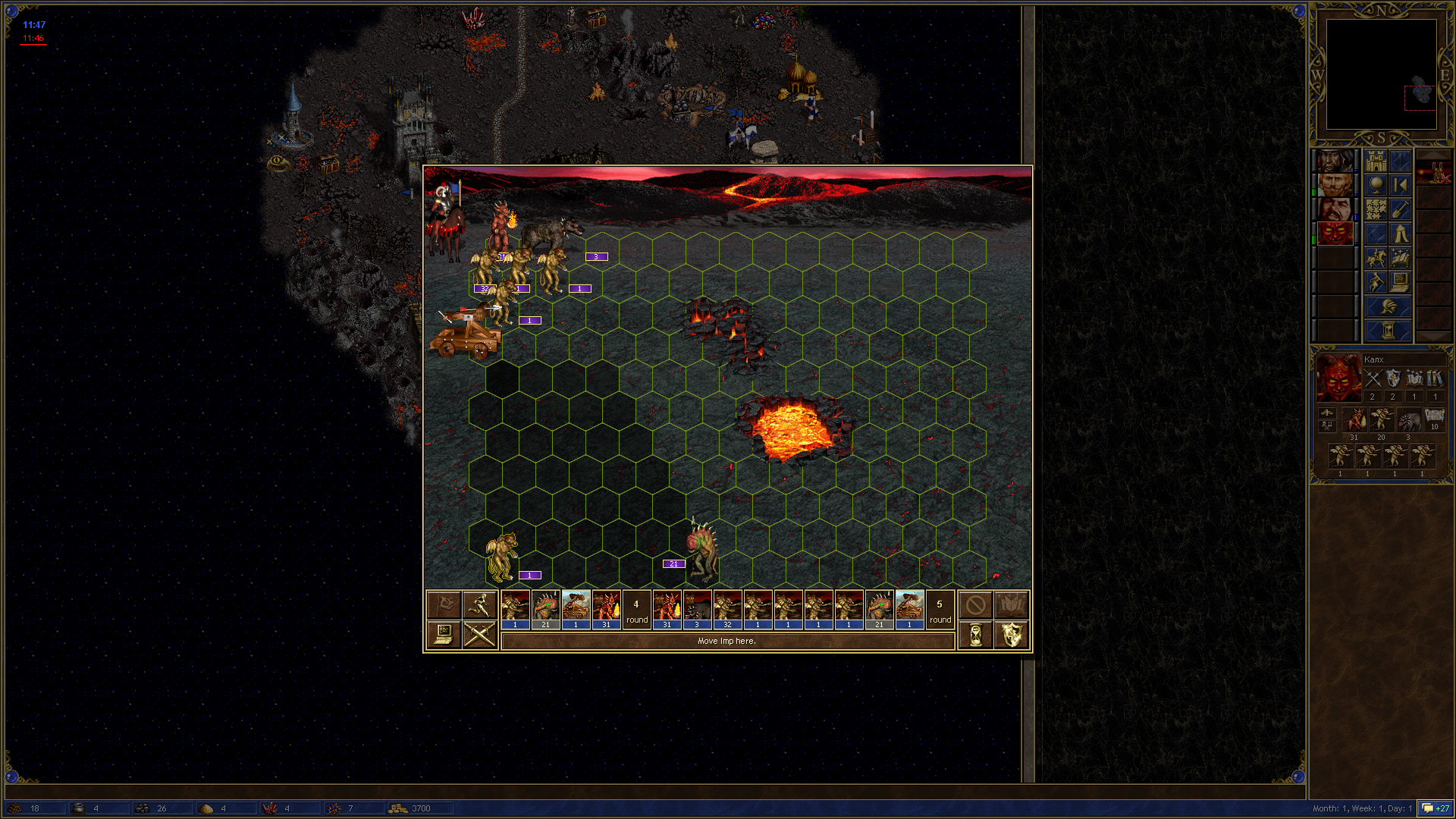Select next hero with the helmet button
The width and height of the screenshot is (1456, 819).
pyautogui.click(x=1388, y=307)
